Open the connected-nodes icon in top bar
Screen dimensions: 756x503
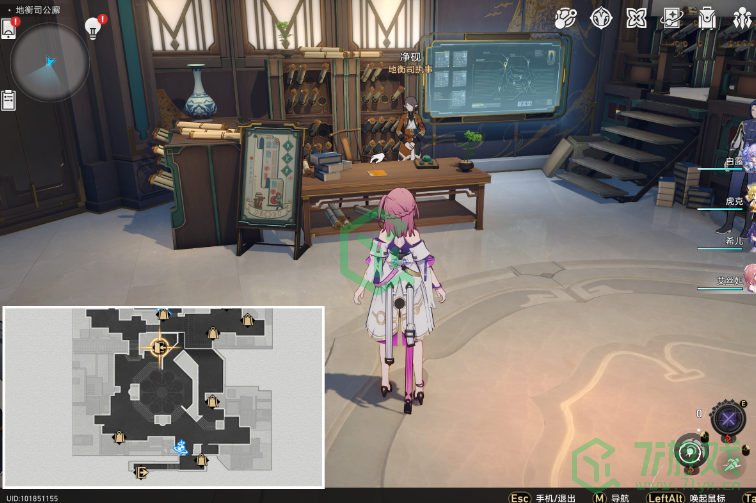pyautogui.click(x=565, y=18)
